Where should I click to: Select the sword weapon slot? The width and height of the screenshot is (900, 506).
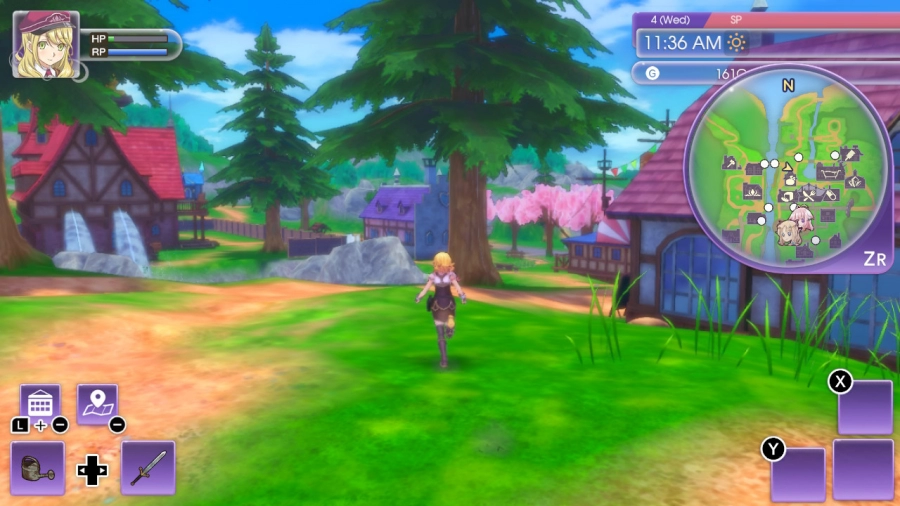tap(148, 467)
